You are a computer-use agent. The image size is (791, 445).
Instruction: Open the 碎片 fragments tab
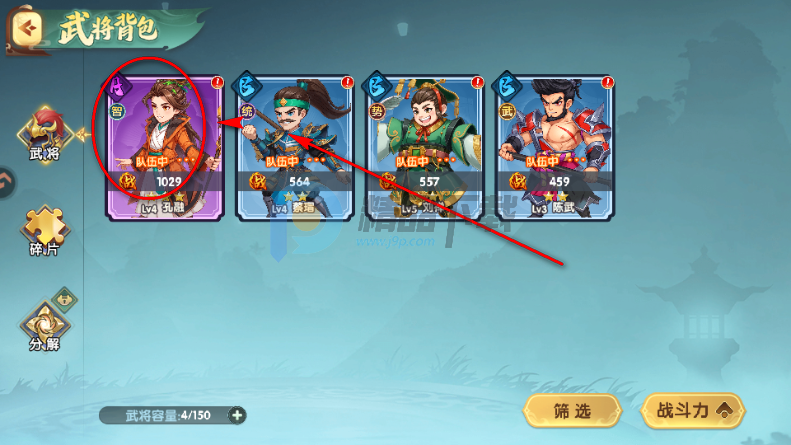(44, 232)
